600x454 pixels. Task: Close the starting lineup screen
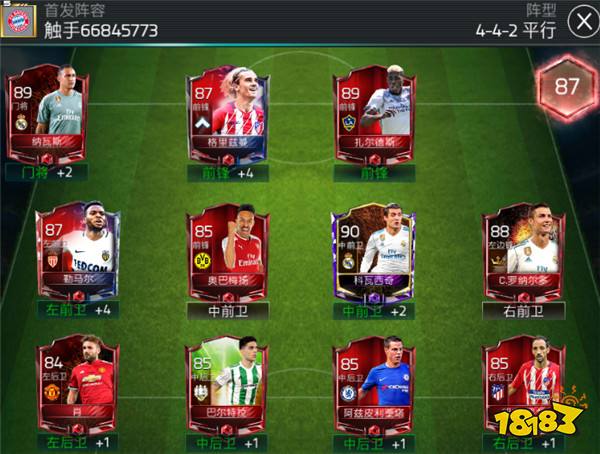[579, 21]
